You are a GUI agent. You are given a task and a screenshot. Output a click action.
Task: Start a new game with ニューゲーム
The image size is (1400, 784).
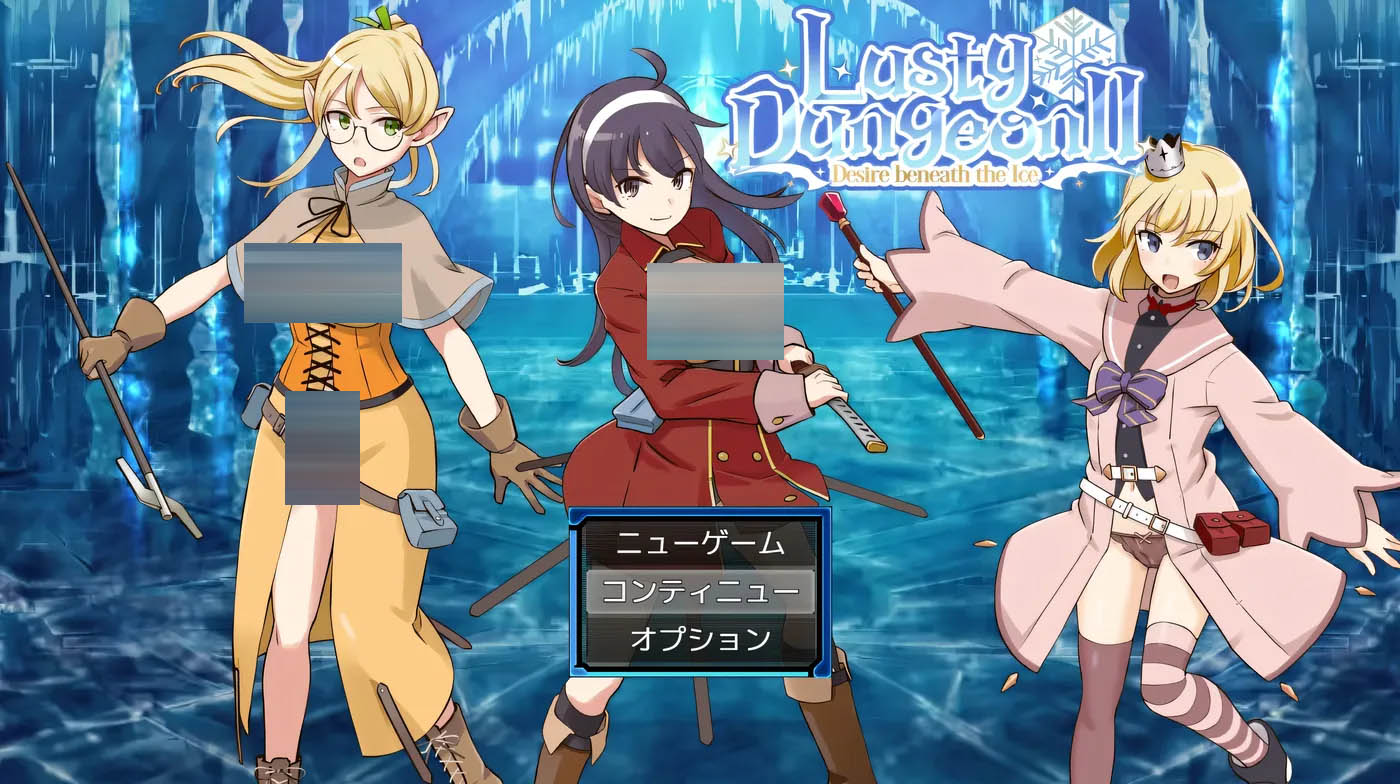[700, 545]
